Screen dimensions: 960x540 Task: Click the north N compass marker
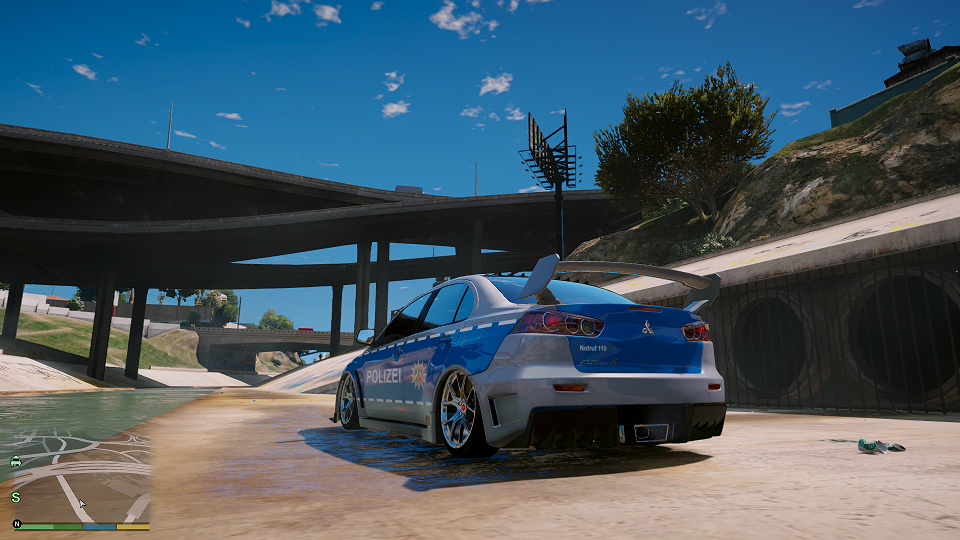click(x=17, y=523)
